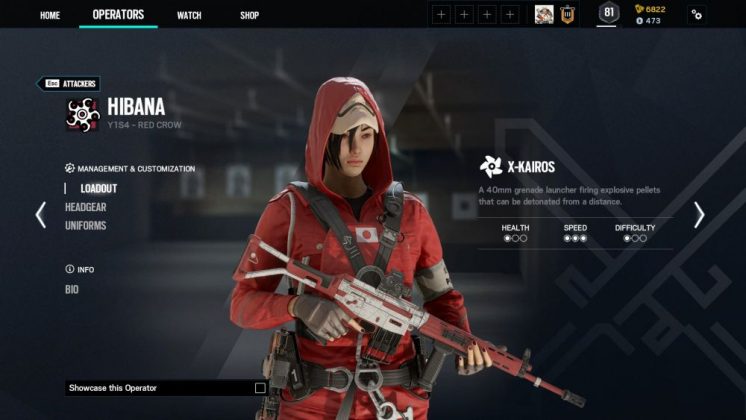Screen dimensions: 746x420
Task: Open the level 81 clearance badge
Action: [608, 13]
